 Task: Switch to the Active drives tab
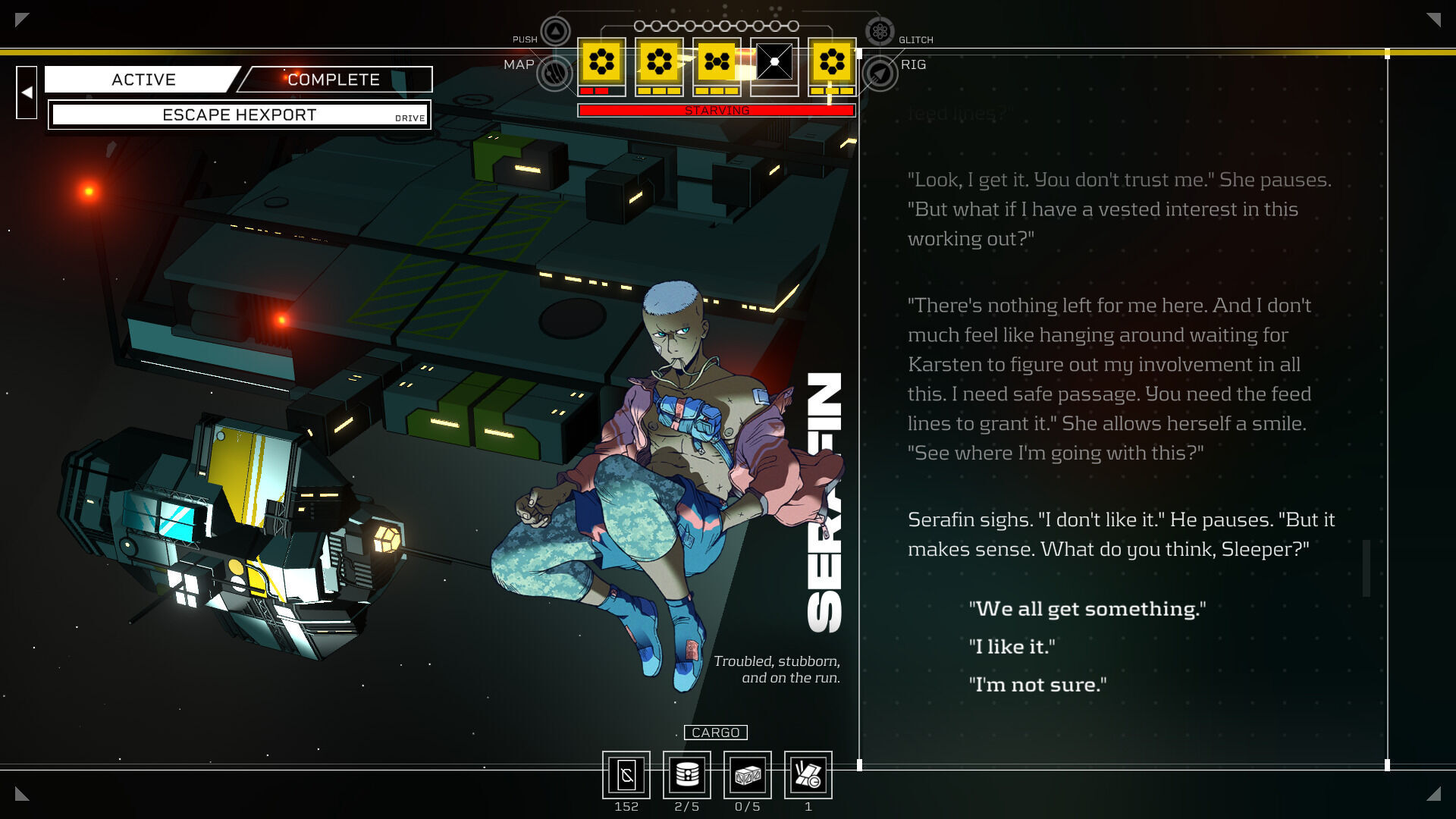pos(143,80)
